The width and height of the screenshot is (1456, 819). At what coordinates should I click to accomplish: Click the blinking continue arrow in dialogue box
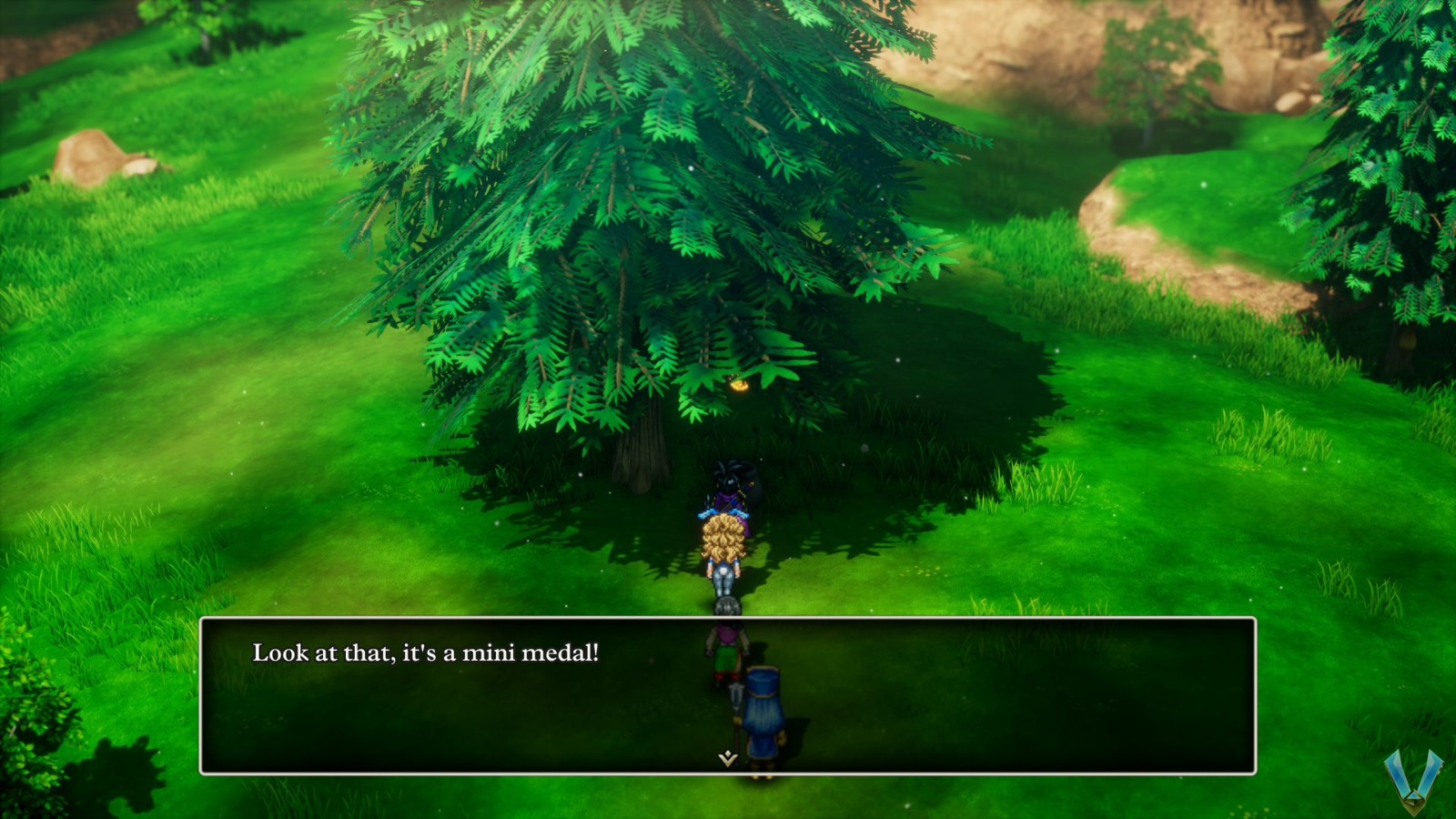pyautogui.click(x=728, y=756)
